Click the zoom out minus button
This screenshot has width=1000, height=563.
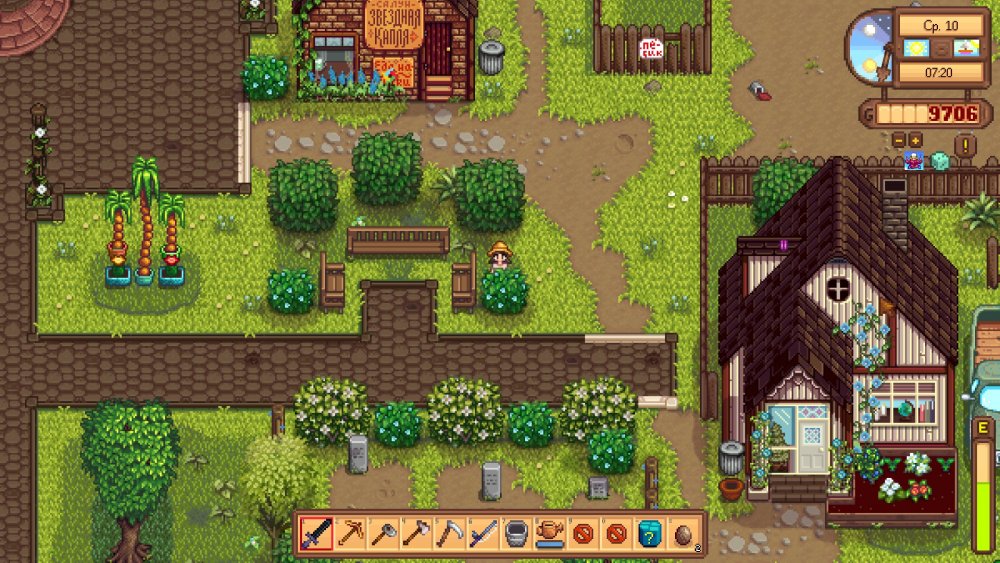(897, 140)
